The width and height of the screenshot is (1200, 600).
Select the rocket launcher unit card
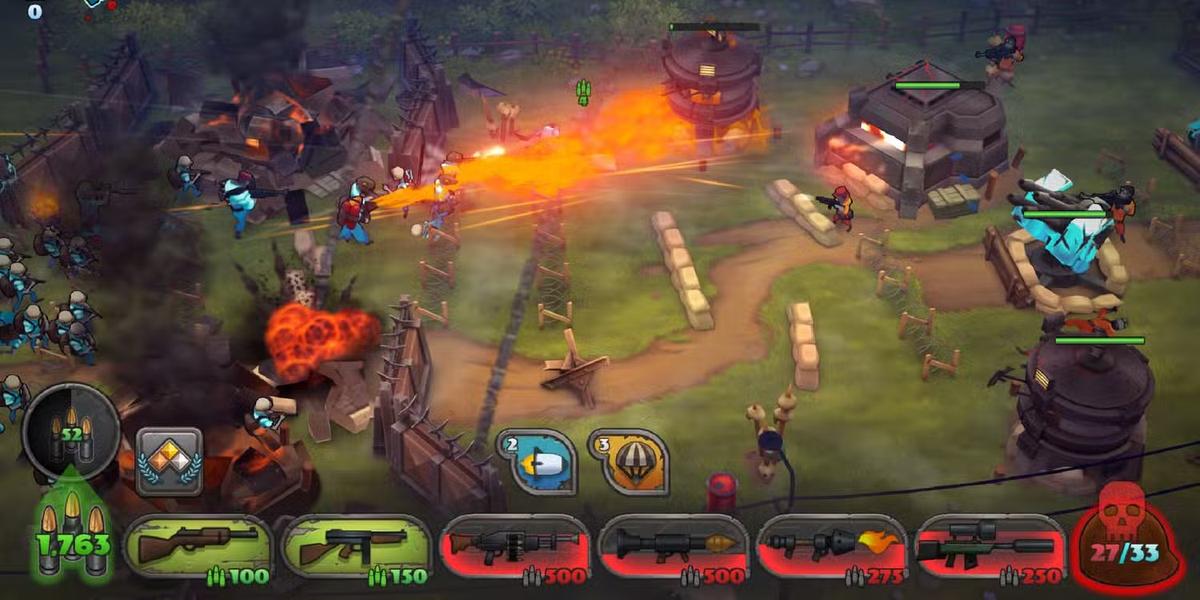(672, 548)
